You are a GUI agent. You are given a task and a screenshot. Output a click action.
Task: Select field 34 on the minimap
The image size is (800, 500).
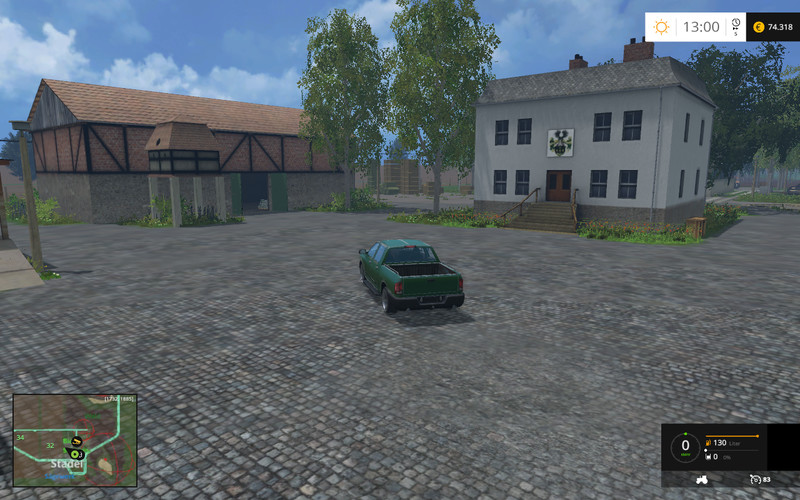pyautogui.click(x=20, y=437)
